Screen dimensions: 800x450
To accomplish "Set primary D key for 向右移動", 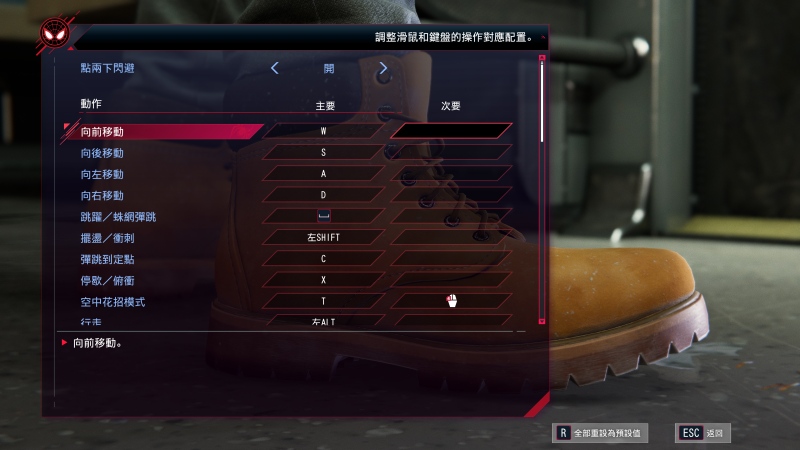I will click(324, 194).
